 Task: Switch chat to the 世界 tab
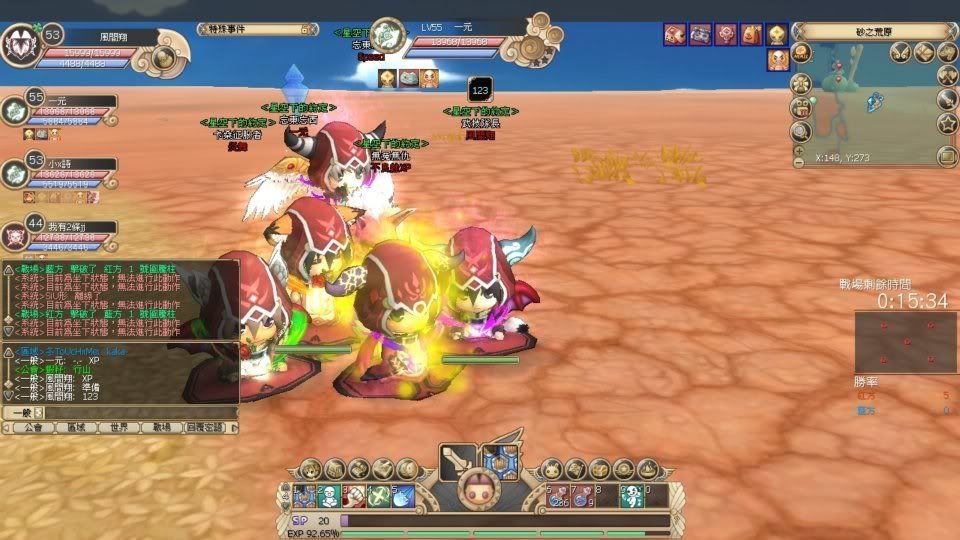[118, 427]
